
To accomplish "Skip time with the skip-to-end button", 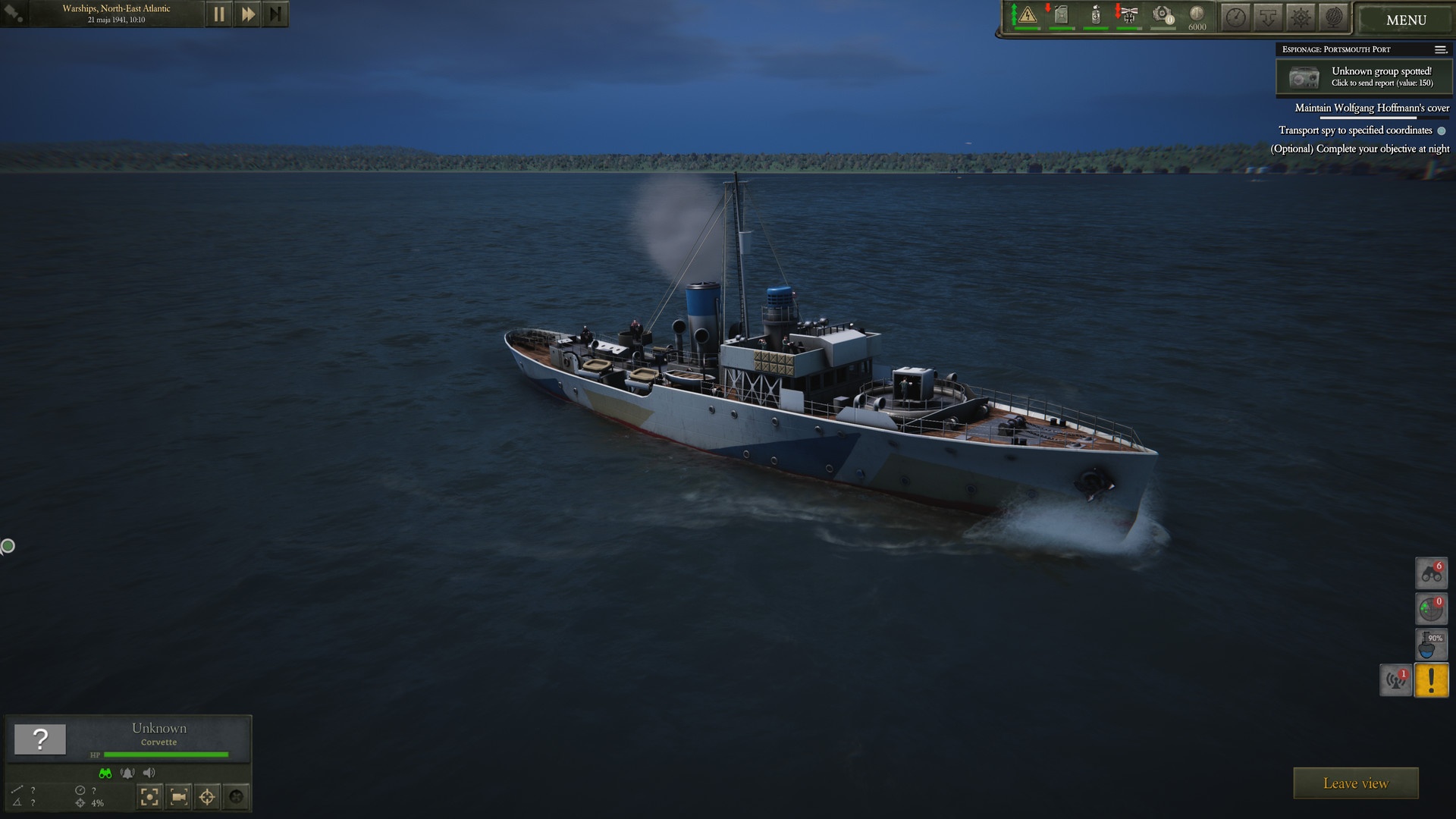I will (x=275, y=14).
